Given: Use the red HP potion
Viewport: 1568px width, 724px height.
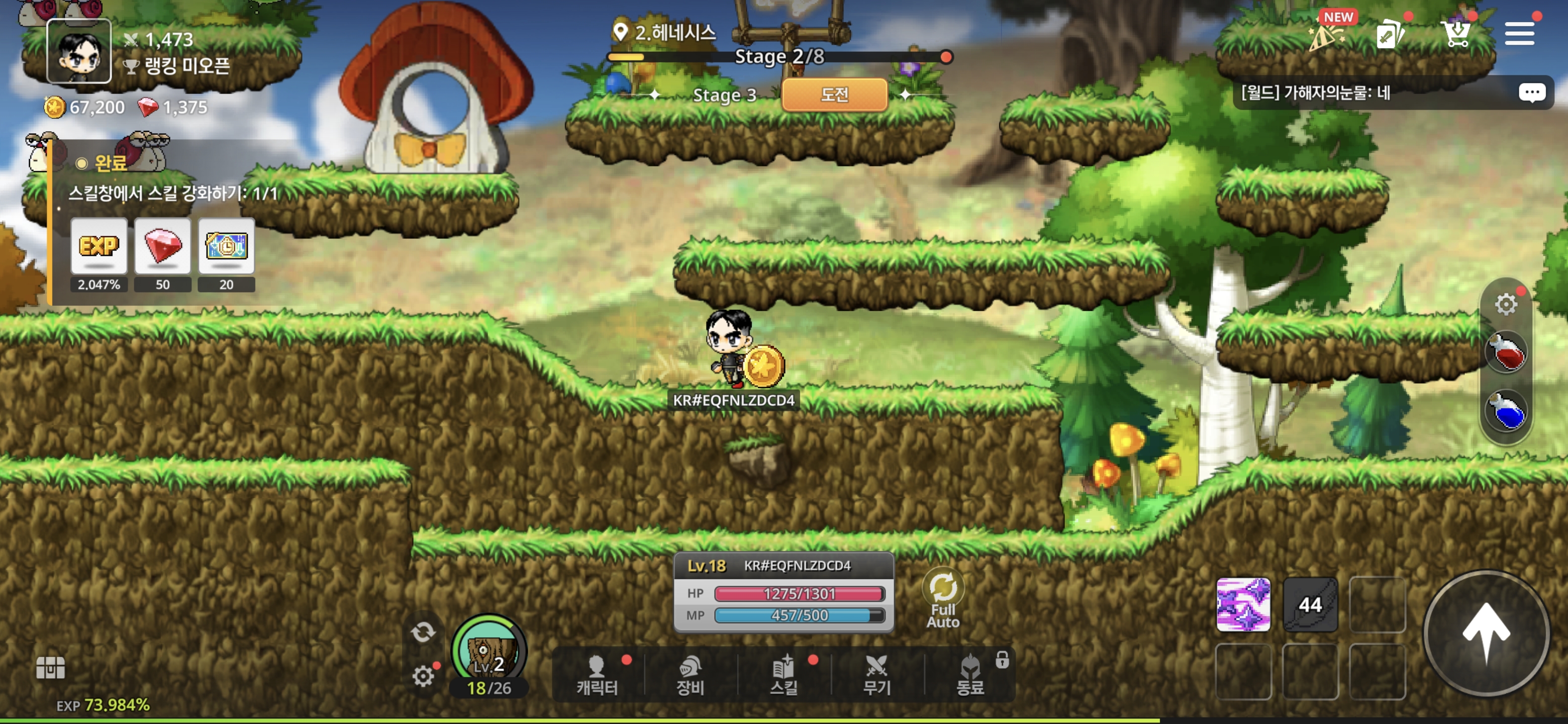Looking at the screenshot, I should tap(1507, 352).
